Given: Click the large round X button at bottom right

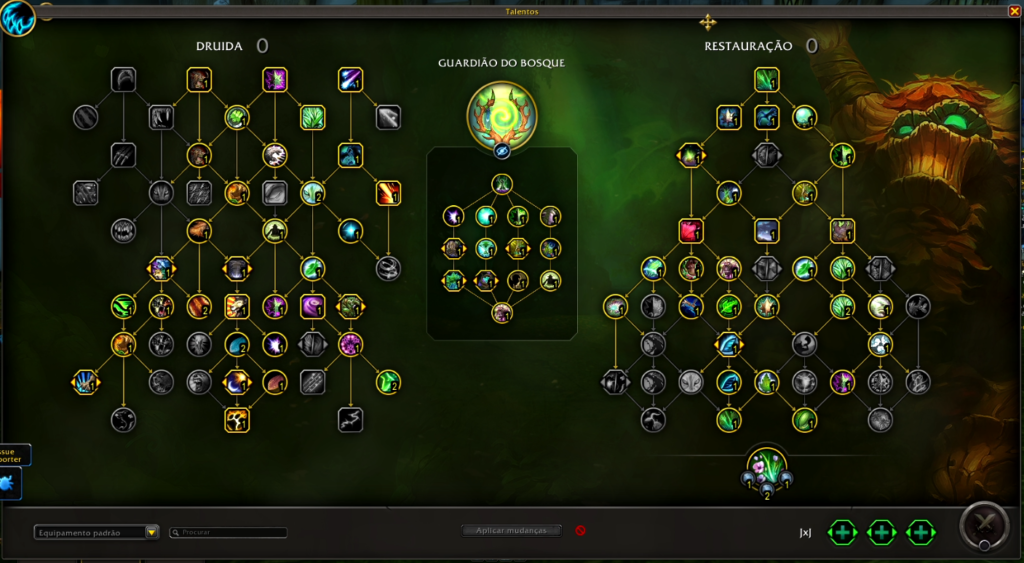Looking at the screenshot, I should (983, 526).
